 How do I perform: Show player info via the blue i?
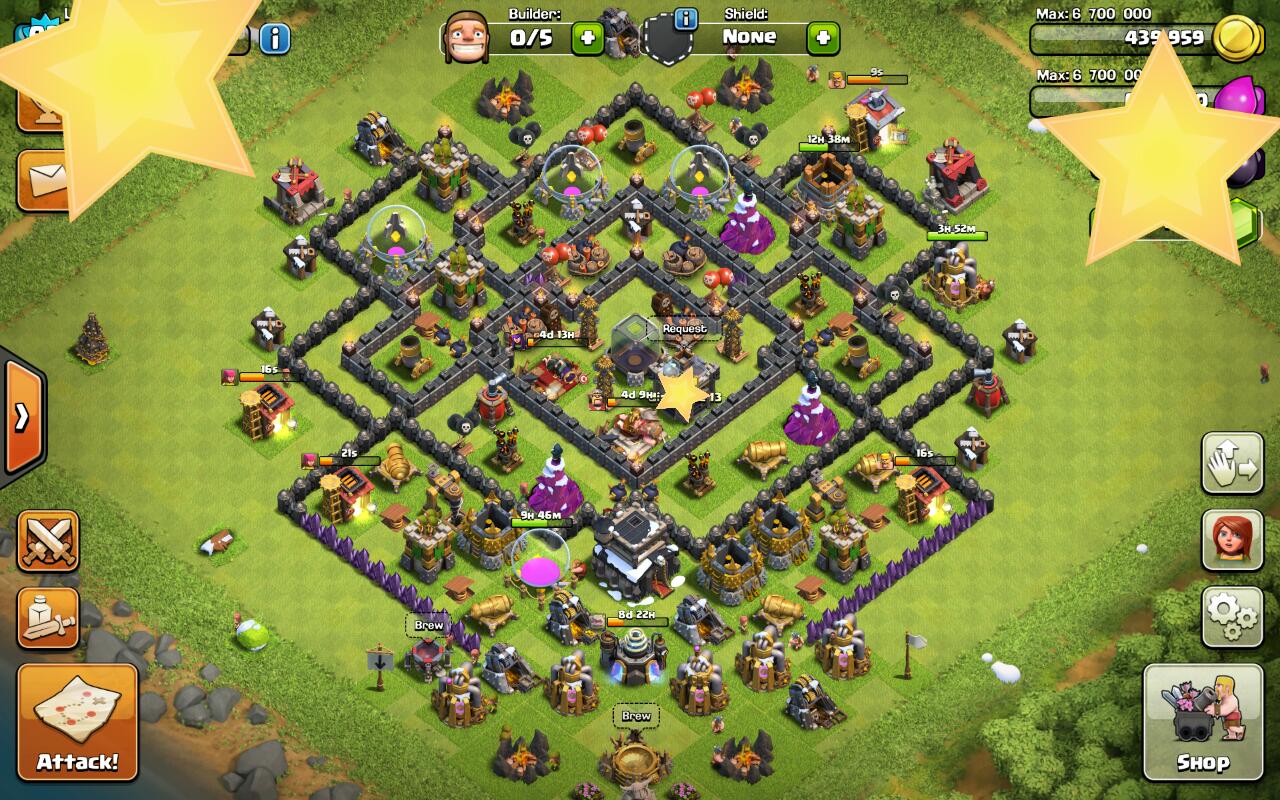point(275,39)
